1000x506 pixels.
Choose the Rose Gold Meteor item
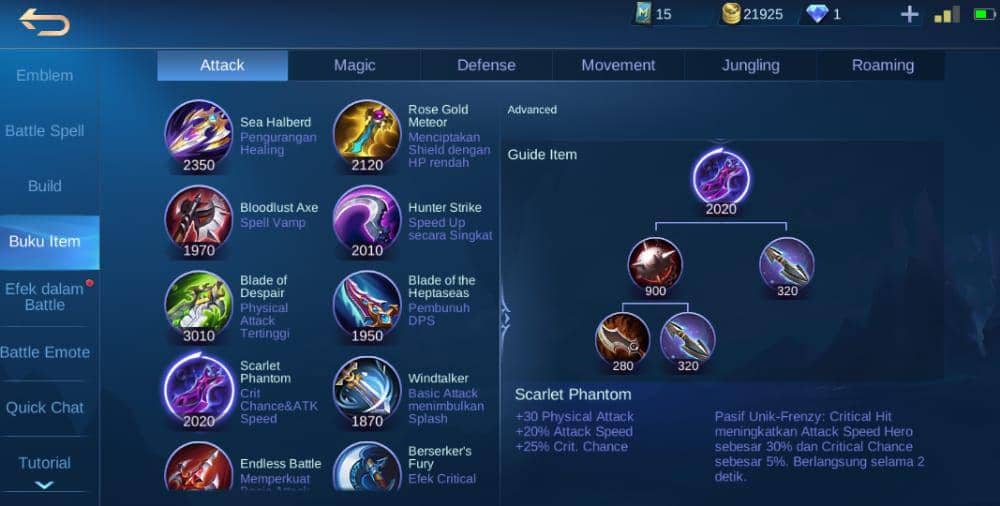(366, 133)
